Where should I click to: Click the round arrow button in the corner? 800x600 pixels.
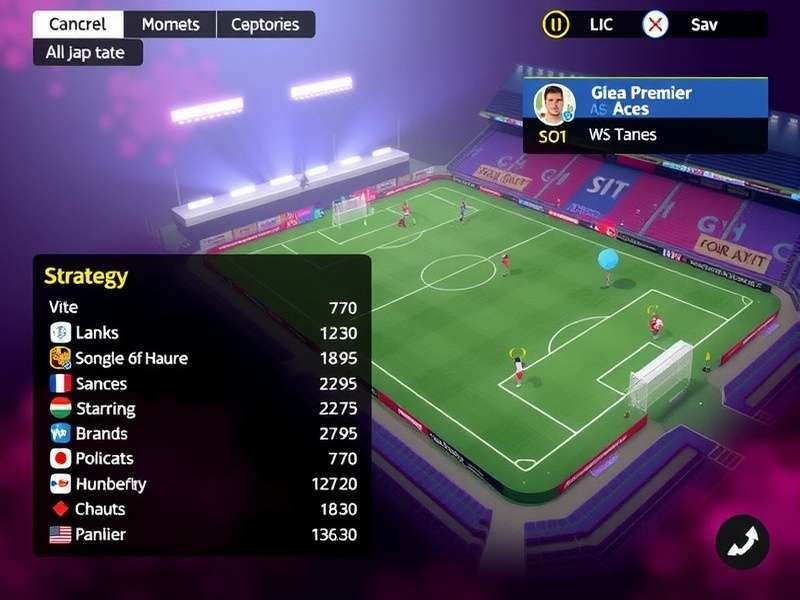click(742, 542)
